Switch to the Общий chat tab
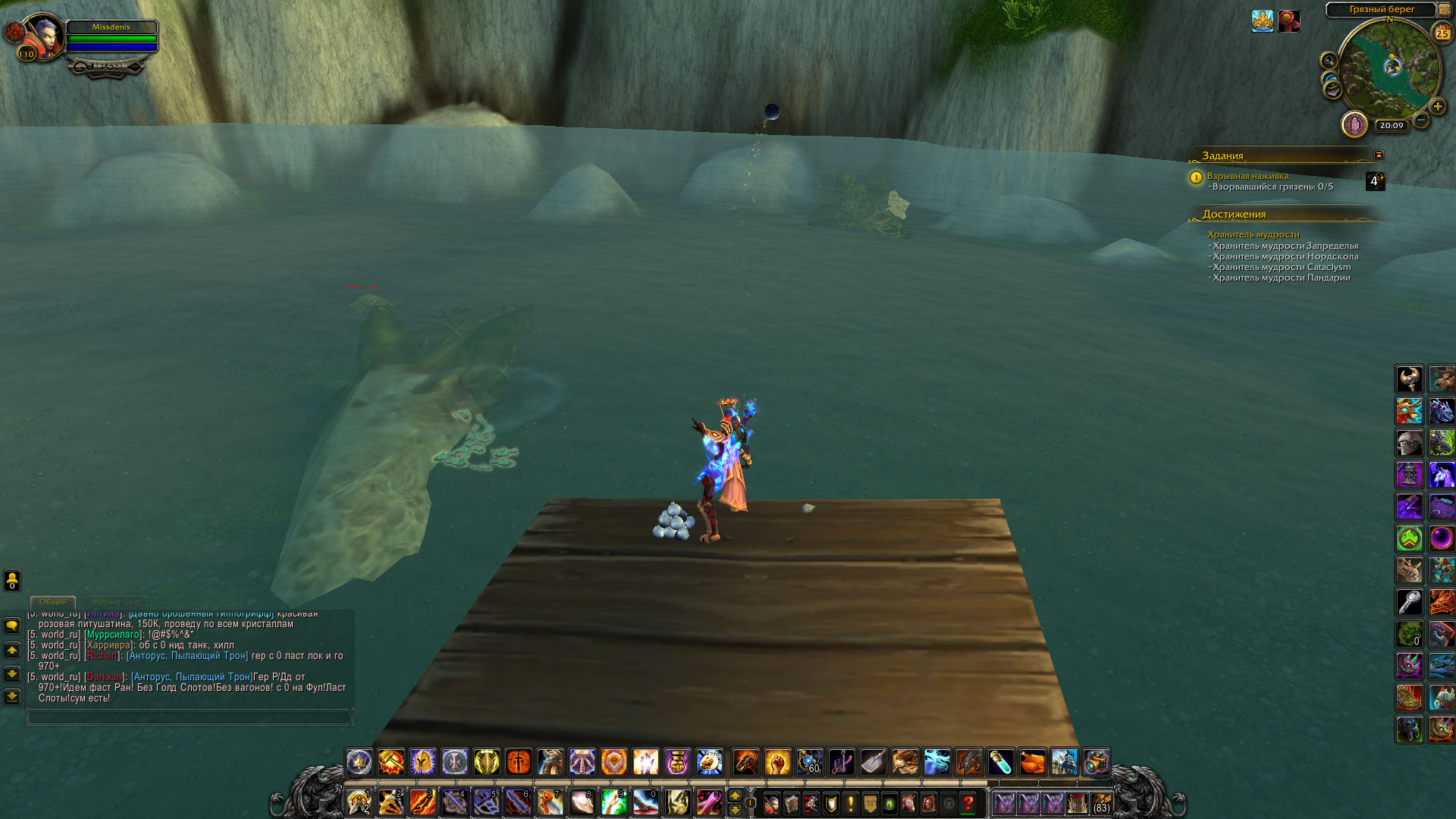Image resolution: width=1456 pixels, height=819 pixels. (53, 601)
